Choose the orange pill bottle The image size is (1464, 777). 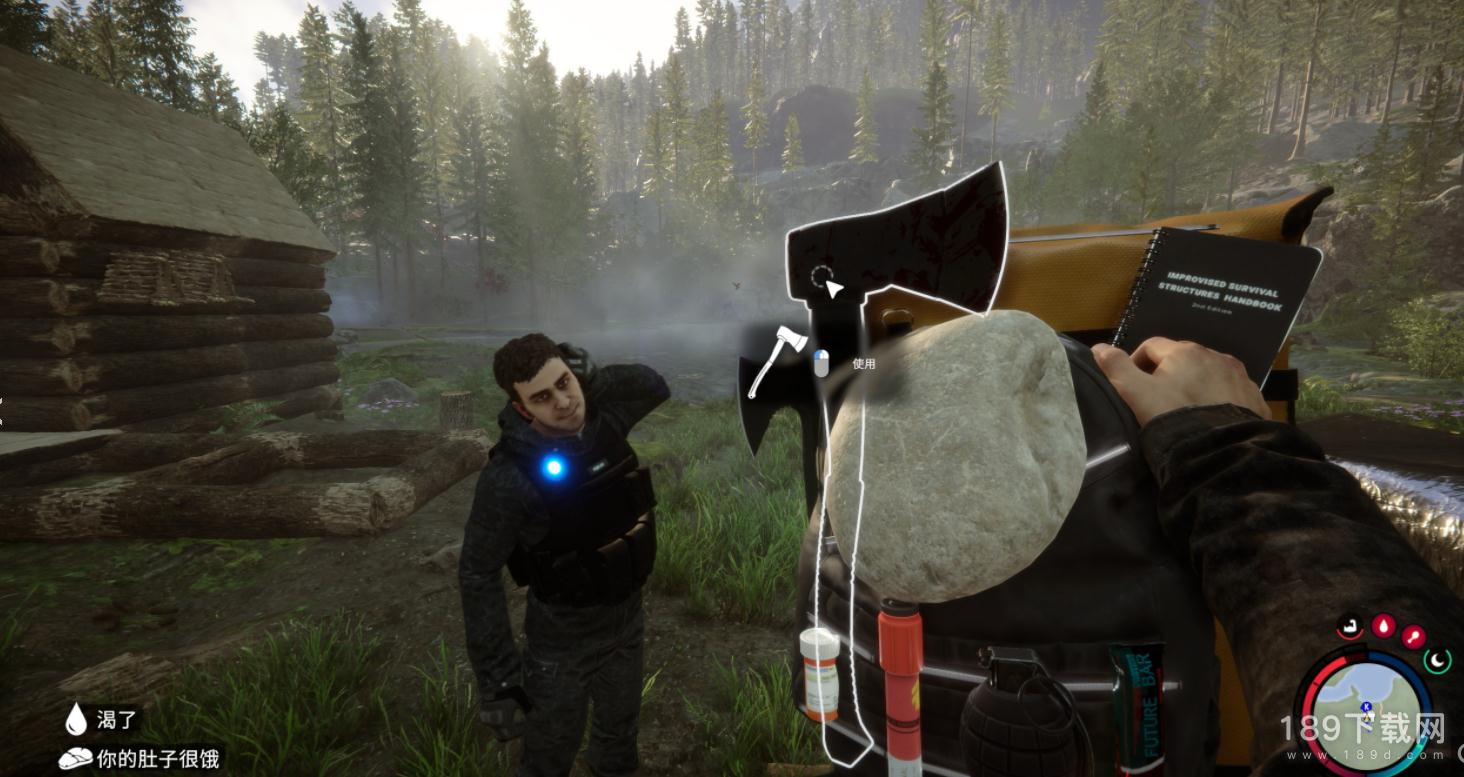(x=820, y=674)
